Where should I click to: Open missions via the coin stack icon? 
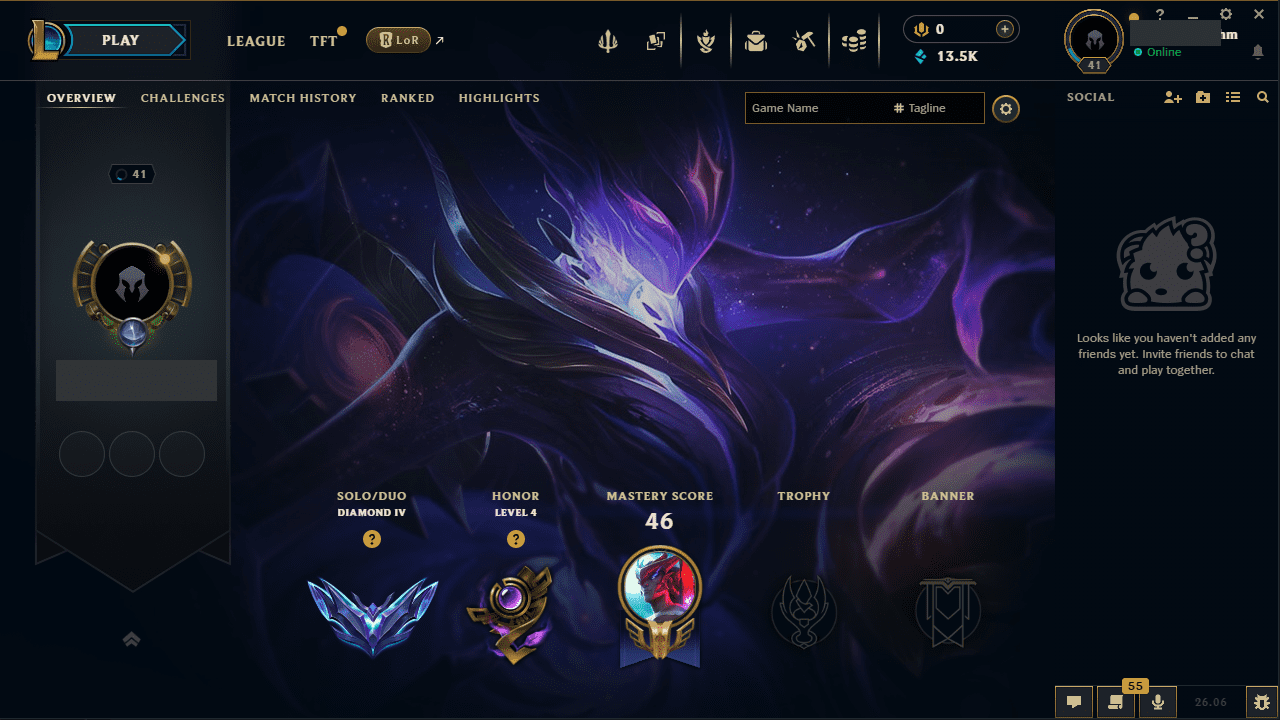pyautogui.click(x=854, y=41)
